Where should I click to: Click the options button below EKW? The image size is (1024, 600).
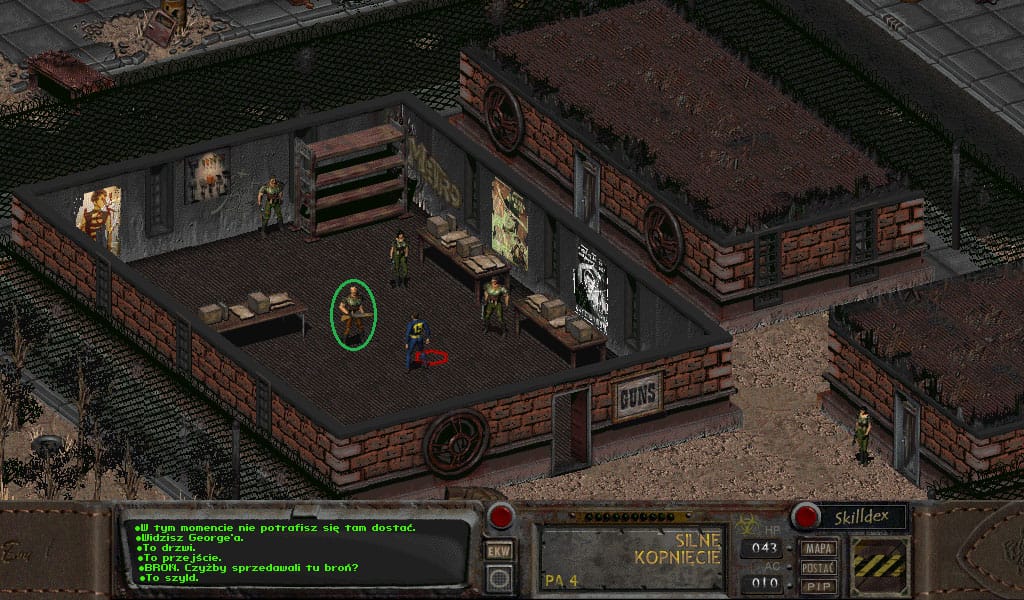(x=498, y=577)
